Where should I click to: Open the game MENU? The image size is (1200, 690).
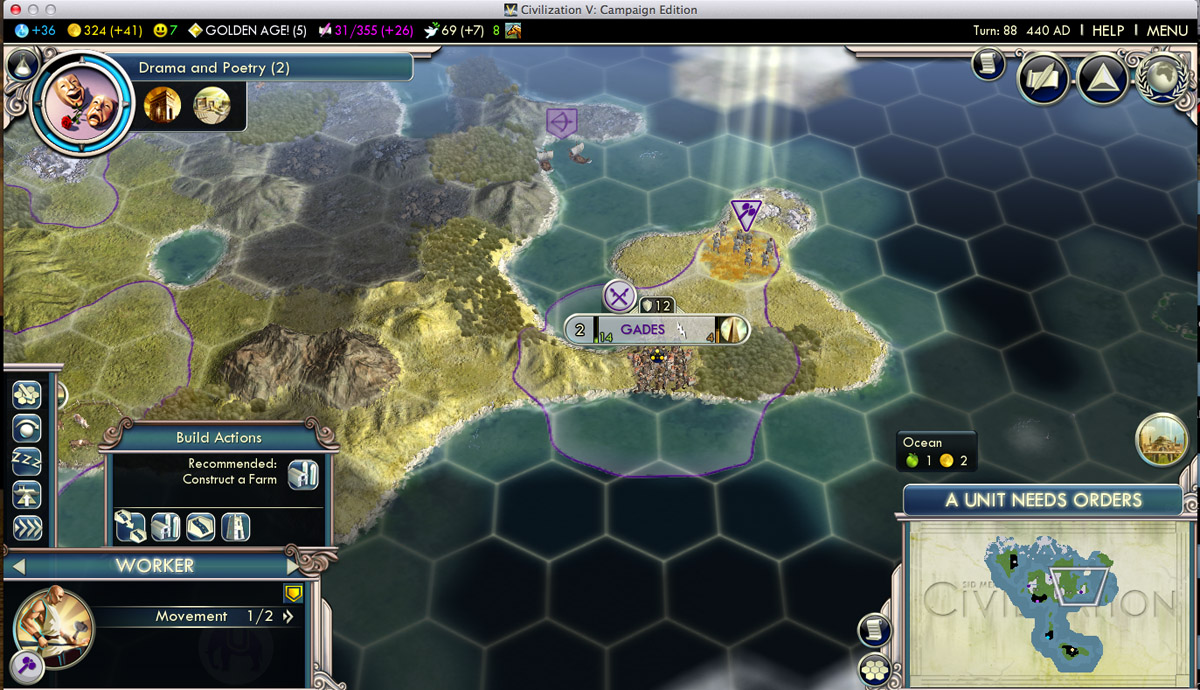(x=1167, y=31)
